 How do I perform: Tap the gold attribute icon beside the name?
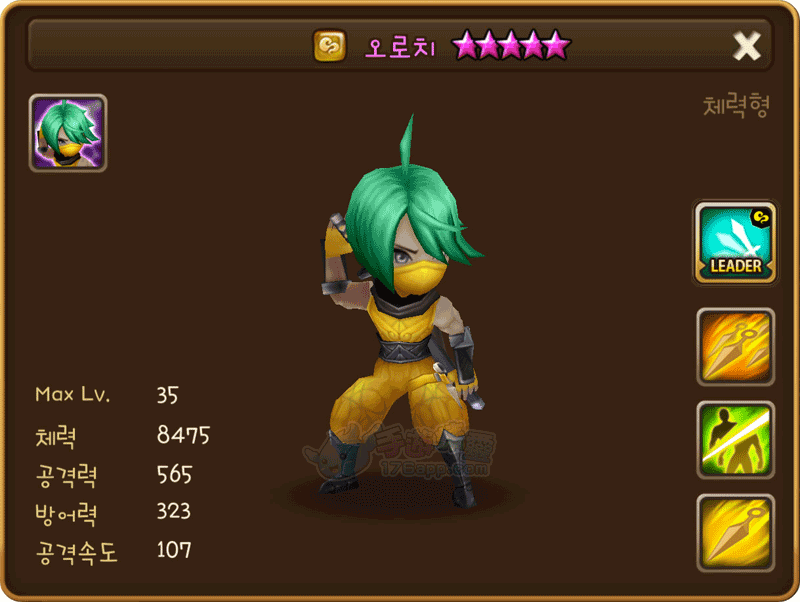click(x=329, y=46)
